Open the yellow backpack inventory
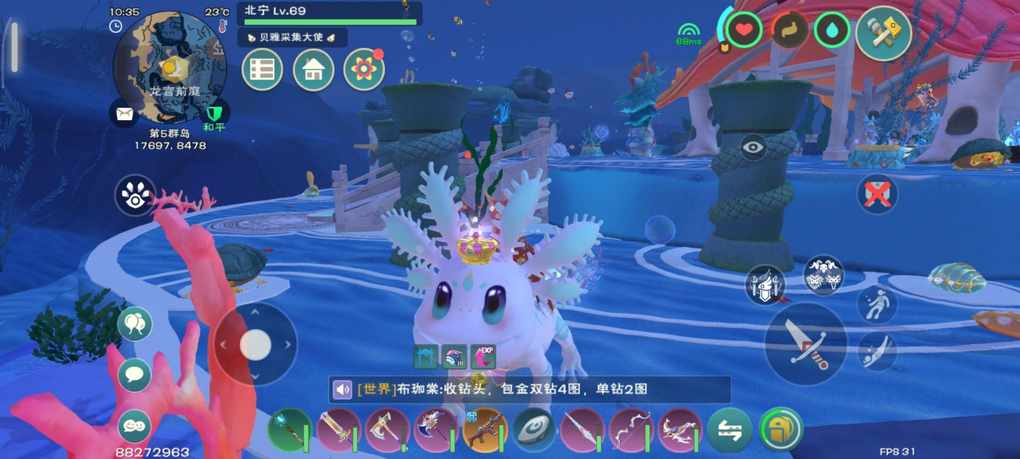Screen dimensions: 1020x459 coord(780,430)
